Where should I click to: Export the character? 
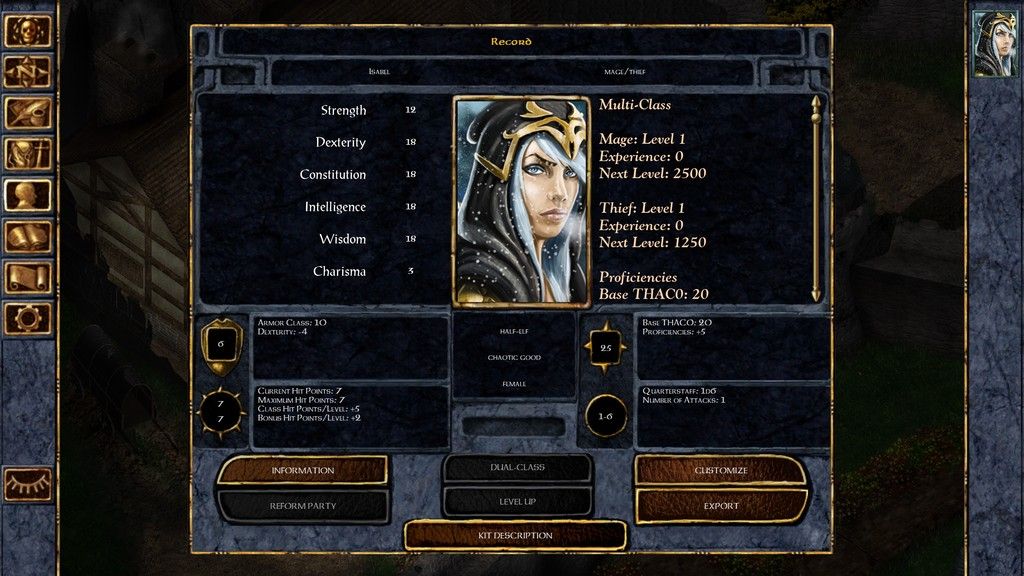coord(721,506)
